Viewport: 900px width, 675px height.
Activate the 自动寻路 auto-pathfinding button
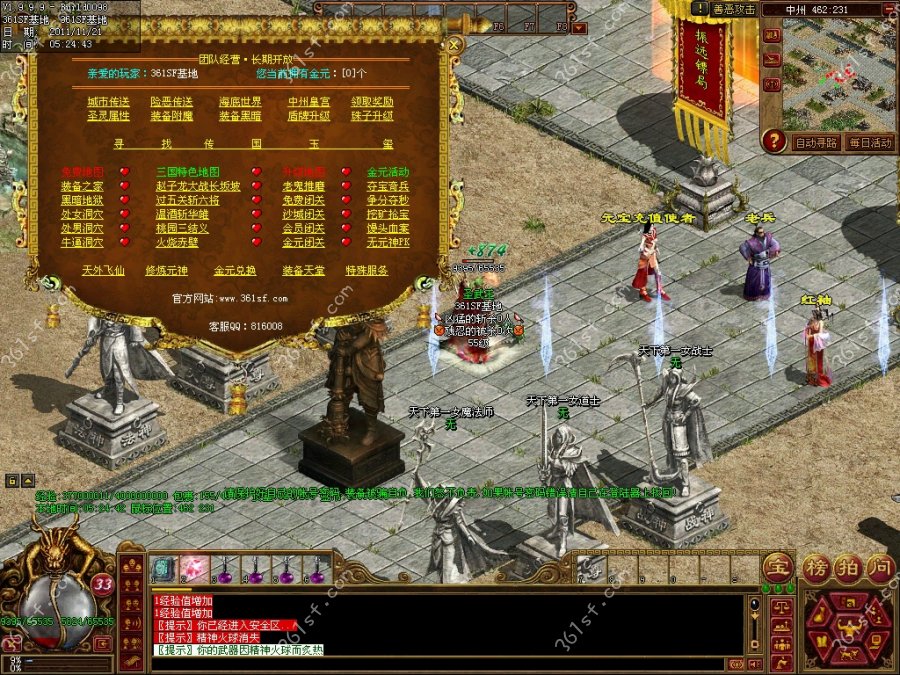(x=816, y=143)
